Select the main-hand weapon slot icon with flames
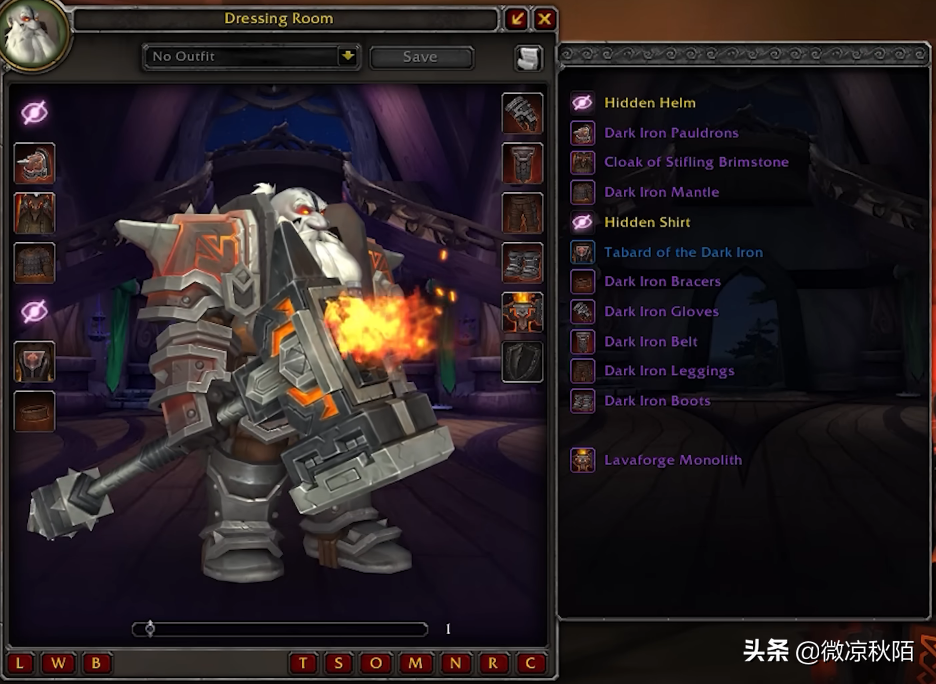 pos(523,312)
